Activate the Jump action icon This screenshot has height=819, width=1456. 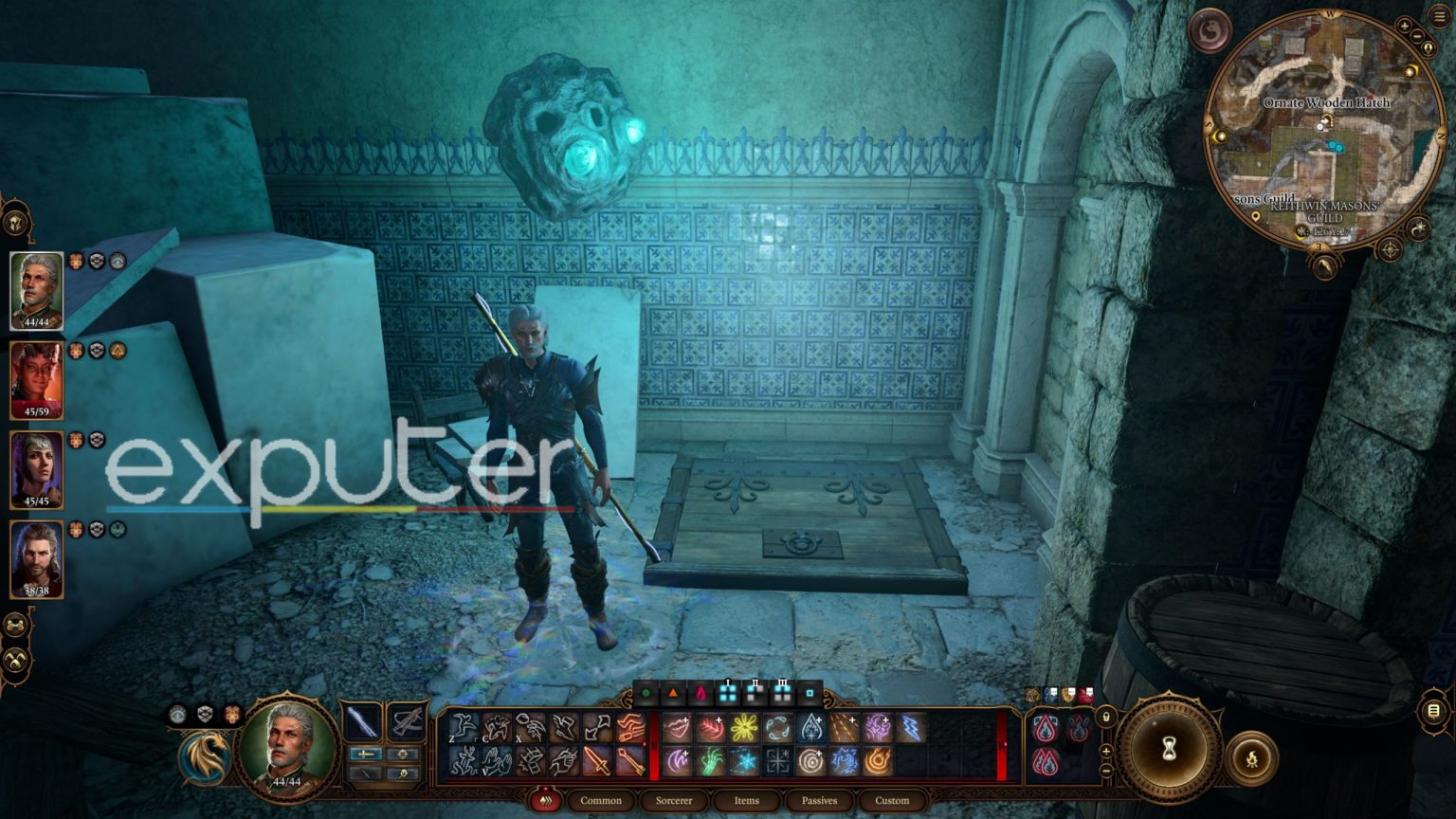click(x=463, y=728)
